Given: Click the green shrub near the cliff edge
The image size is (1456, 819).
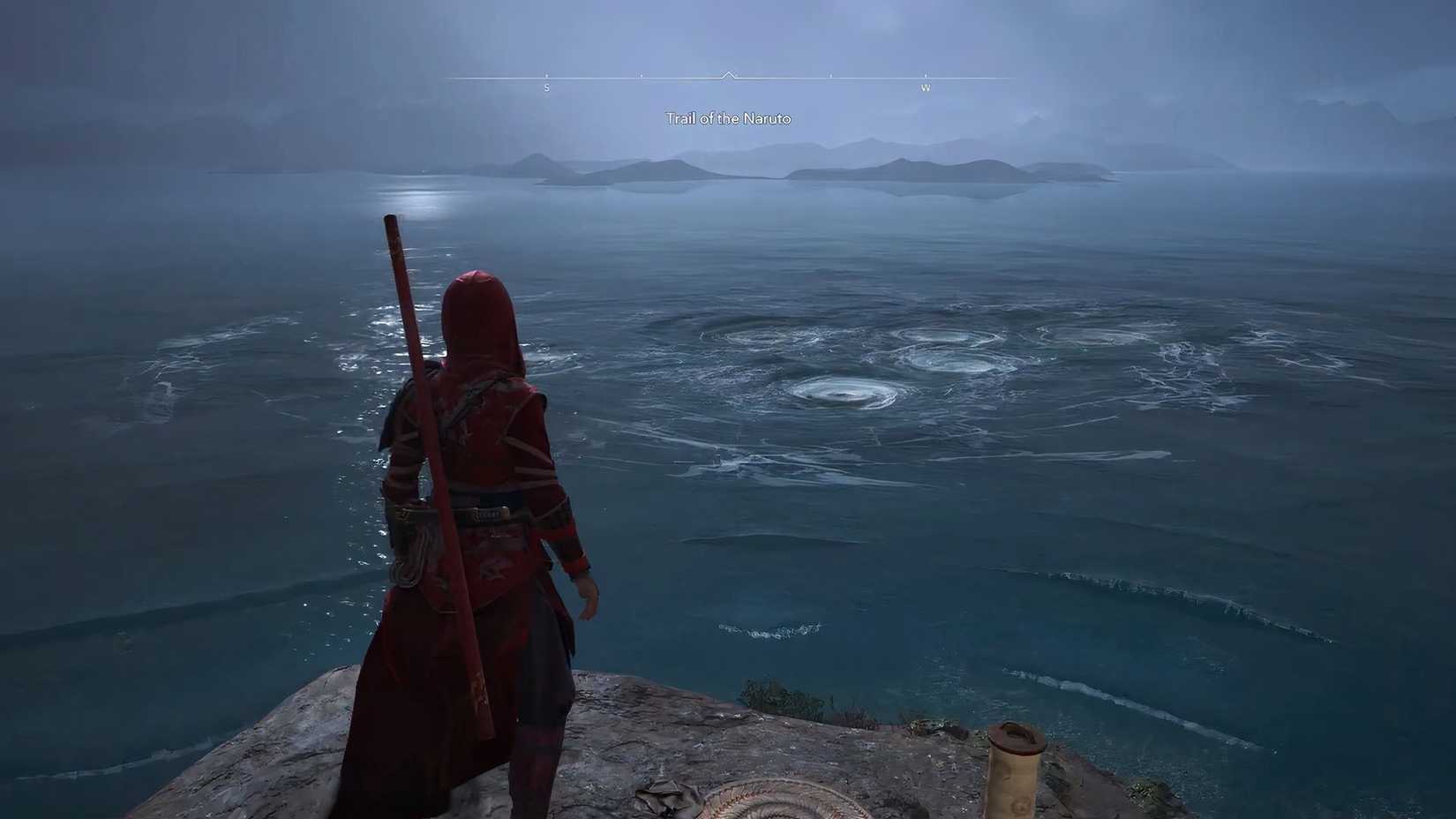Looking at the screenshot, I should [x=777, y=693].
